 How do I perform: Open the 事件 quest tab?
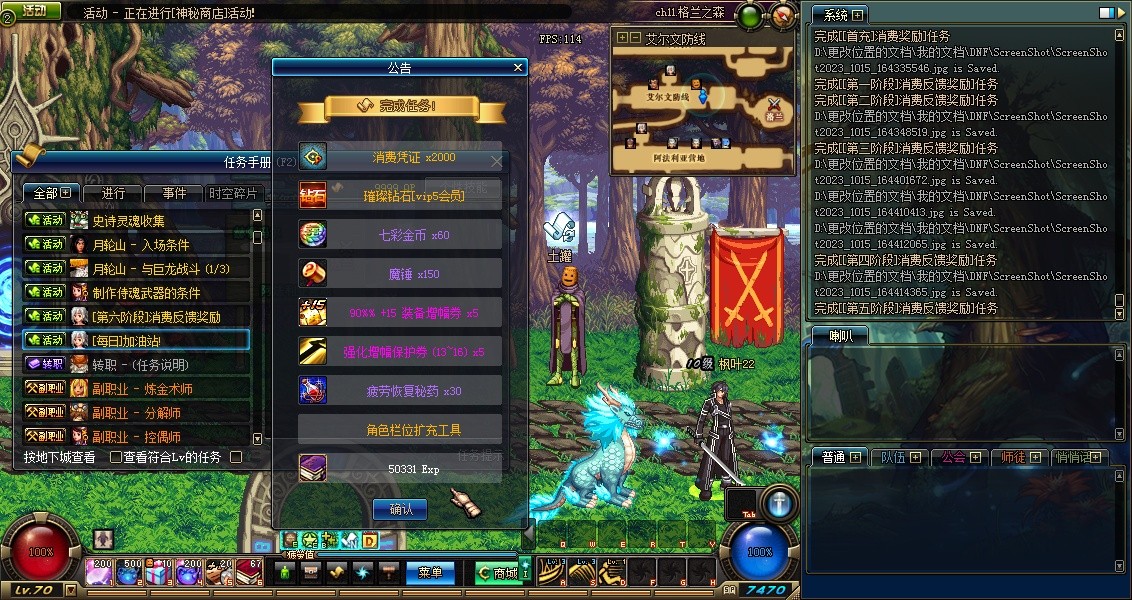(x=173, y=193)
